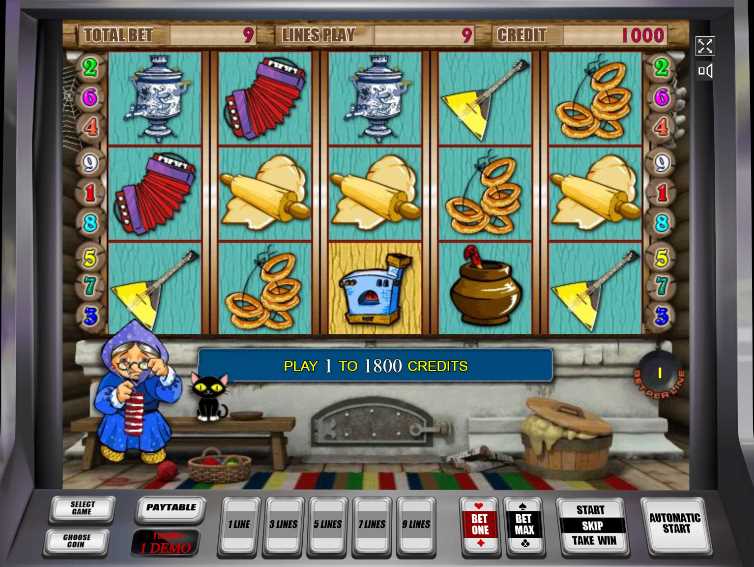Choose to play 3 Lines

pos(283,525)
